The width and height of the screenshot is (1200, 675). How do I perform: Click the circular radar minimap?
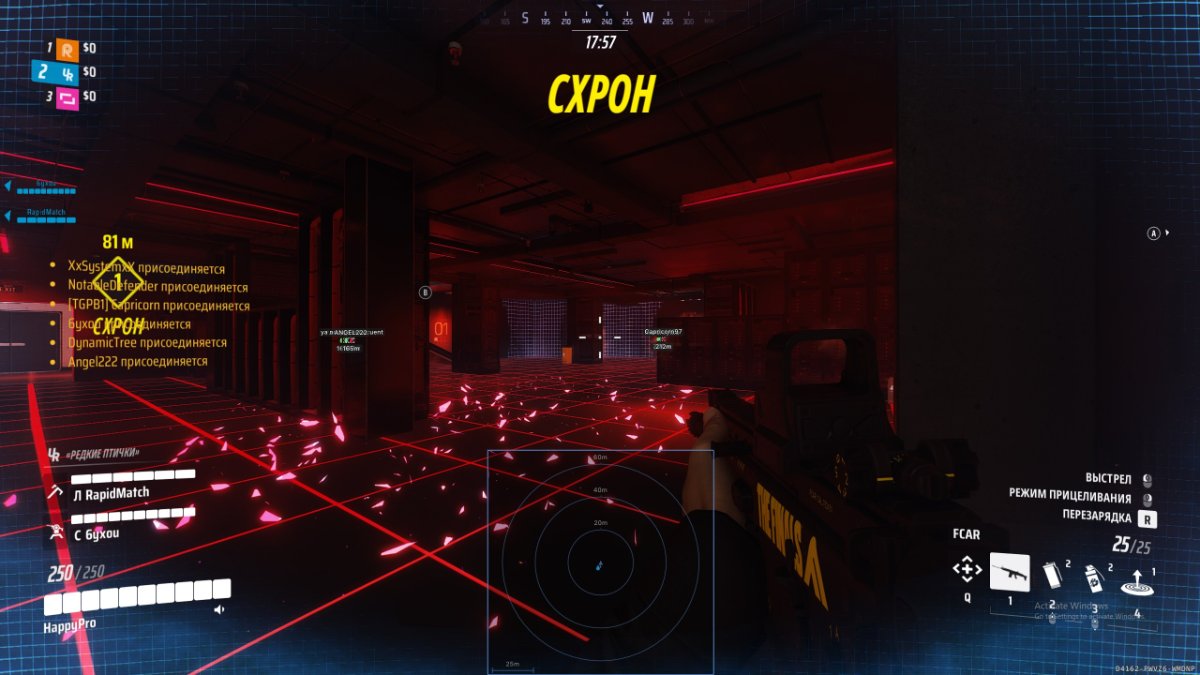click(x=600, y=563)
